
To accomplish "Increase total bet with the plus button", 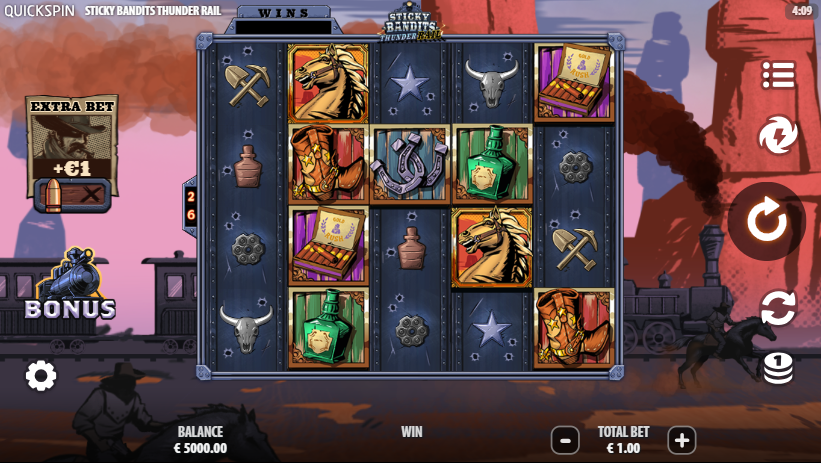I will coord(681,440).
